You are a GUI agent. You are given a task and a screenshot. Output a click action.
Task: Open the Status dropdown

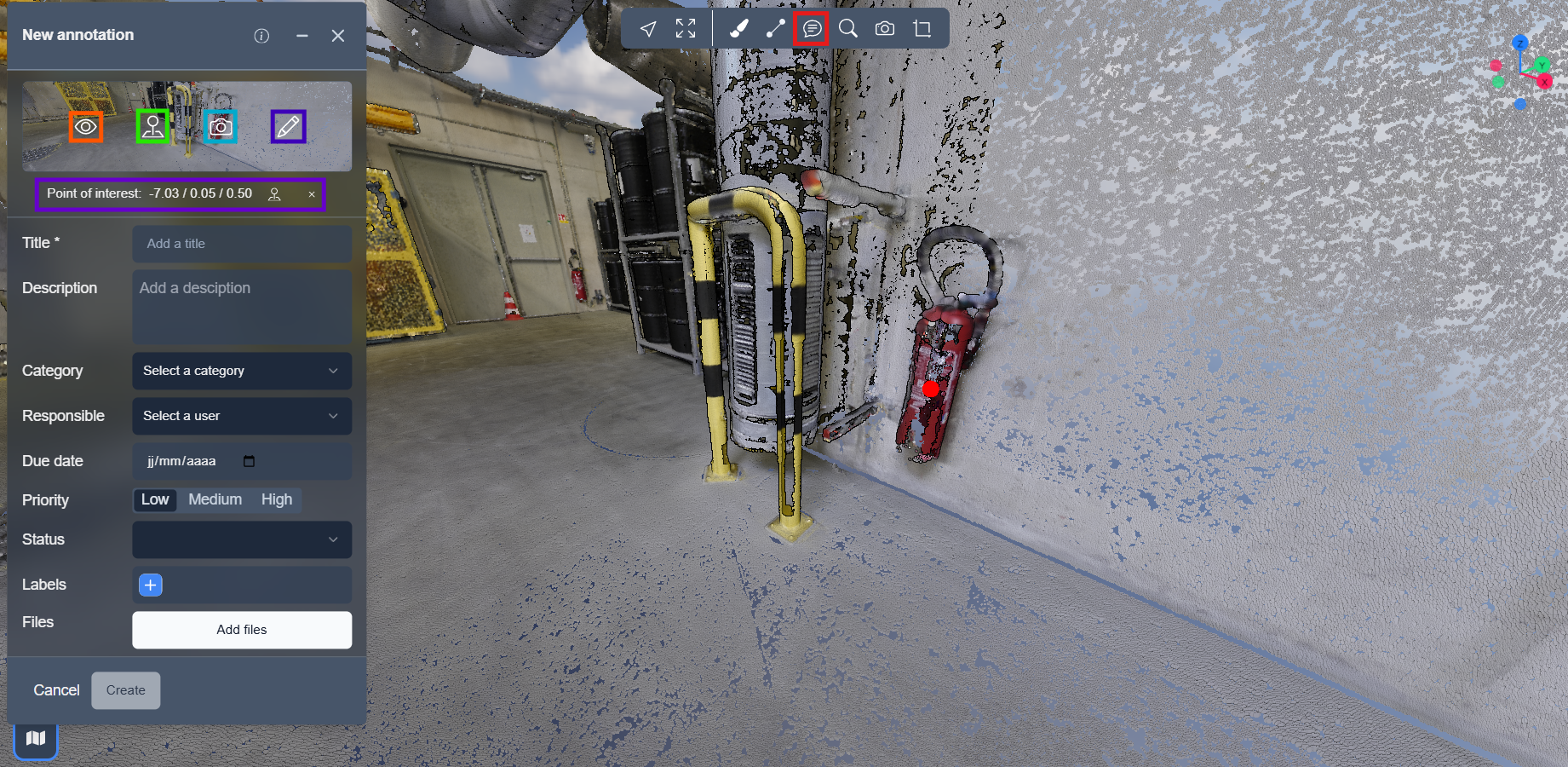pyautogui.click(x=242, y=539)
